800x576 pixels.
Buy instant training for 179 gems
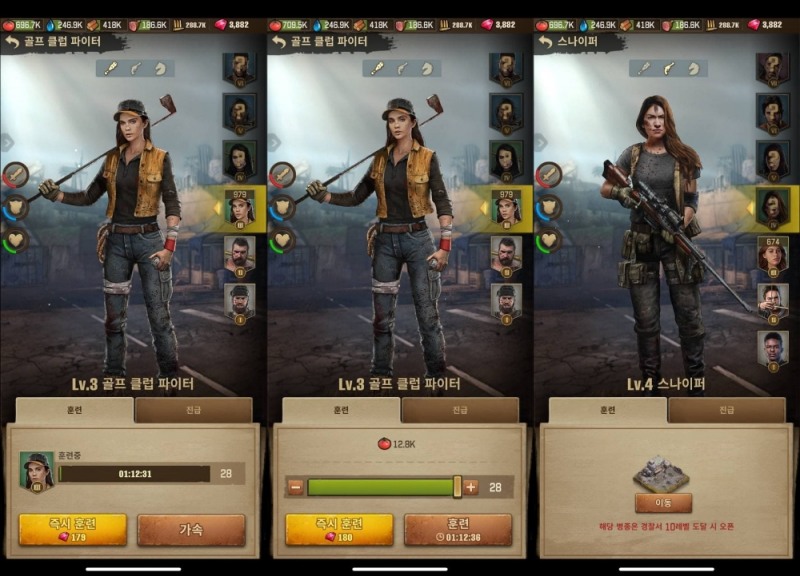[72, 529]
